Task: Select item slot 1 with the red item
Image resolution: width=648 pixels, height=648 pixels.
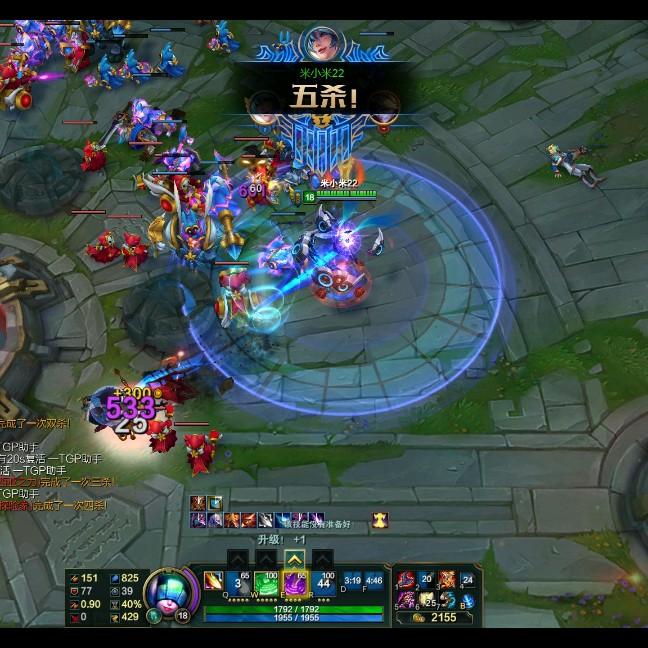Action: 407,579
